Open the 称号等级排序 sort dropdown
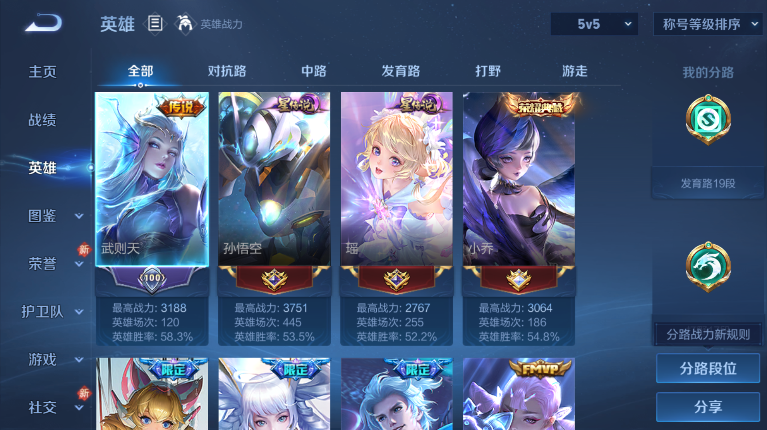Screen dimensions: 767x430 coord(708,23)
